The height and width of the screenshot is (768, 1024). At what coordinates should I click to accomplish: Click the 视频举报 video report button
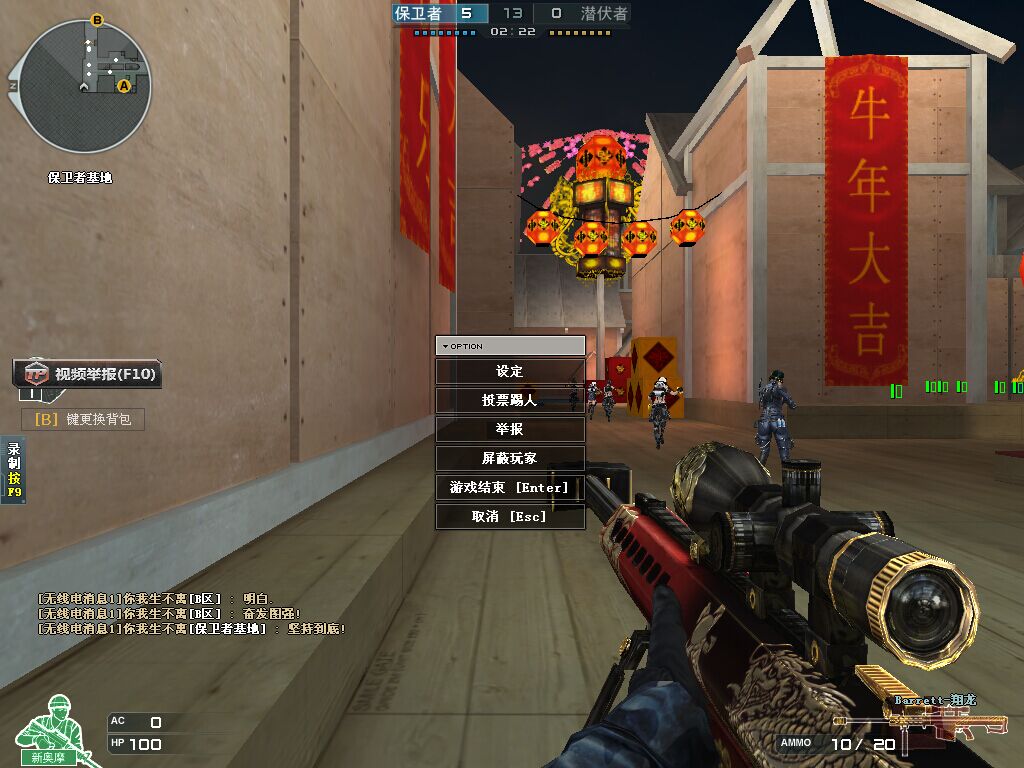[x=89, y=374]
